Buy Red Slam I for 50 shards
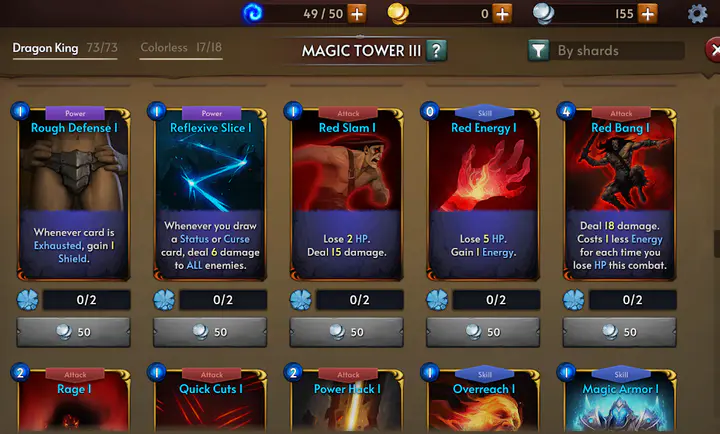The image size is (720, 434). (347, 332)
